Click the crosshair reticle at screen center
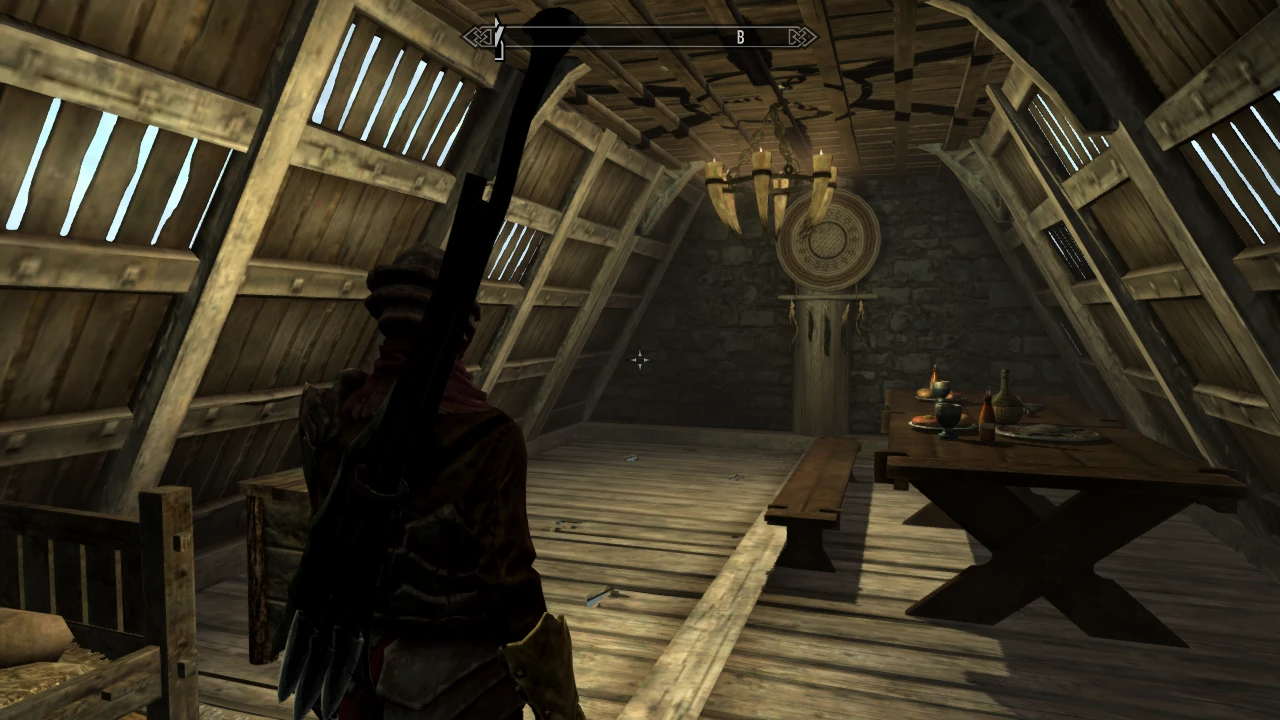 tap(640, 360)
